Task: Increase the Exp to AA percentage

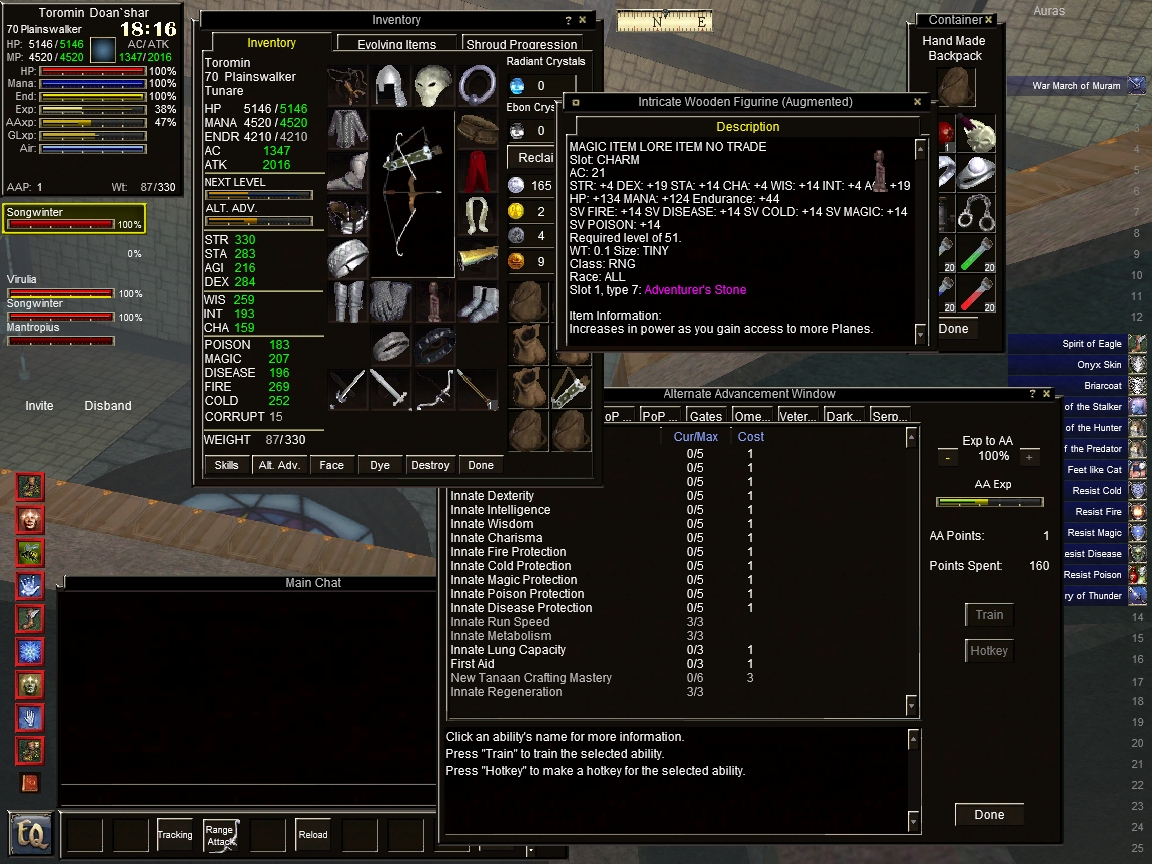Action: [x=1029, y=457]
